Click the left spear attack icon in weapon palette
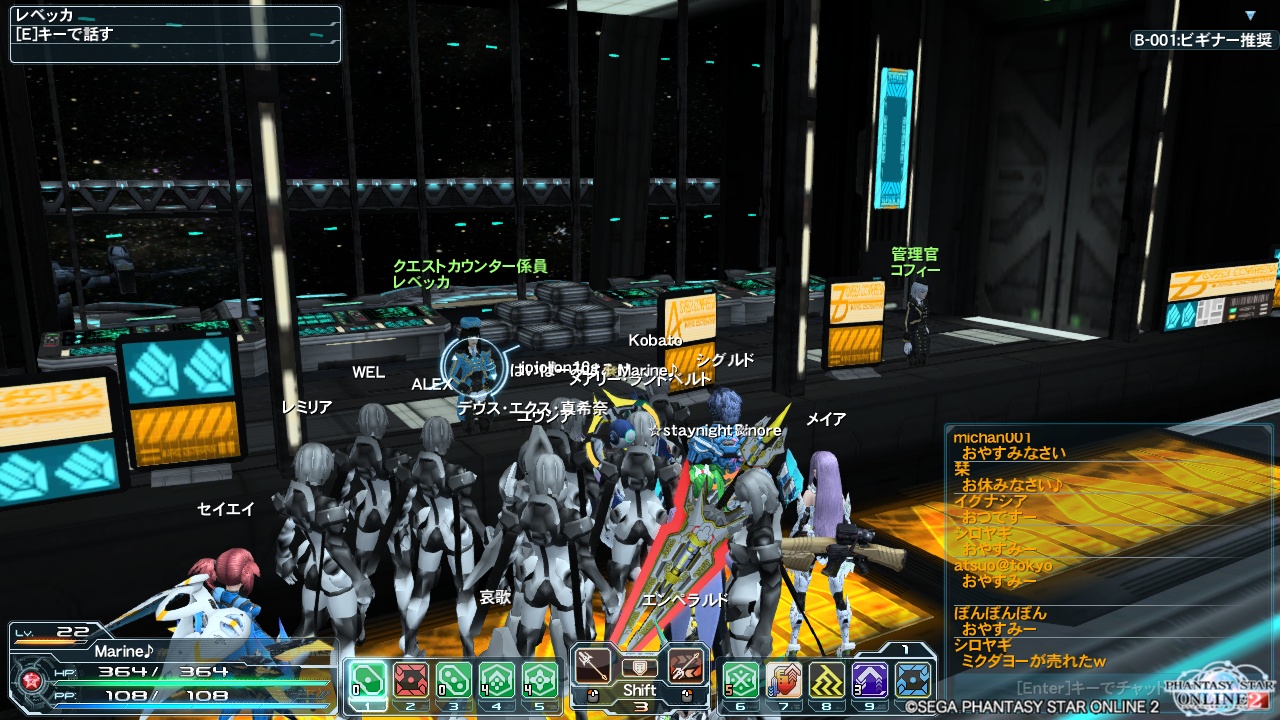The width and height of the screenshot is (1280, 720). [593, 666]
